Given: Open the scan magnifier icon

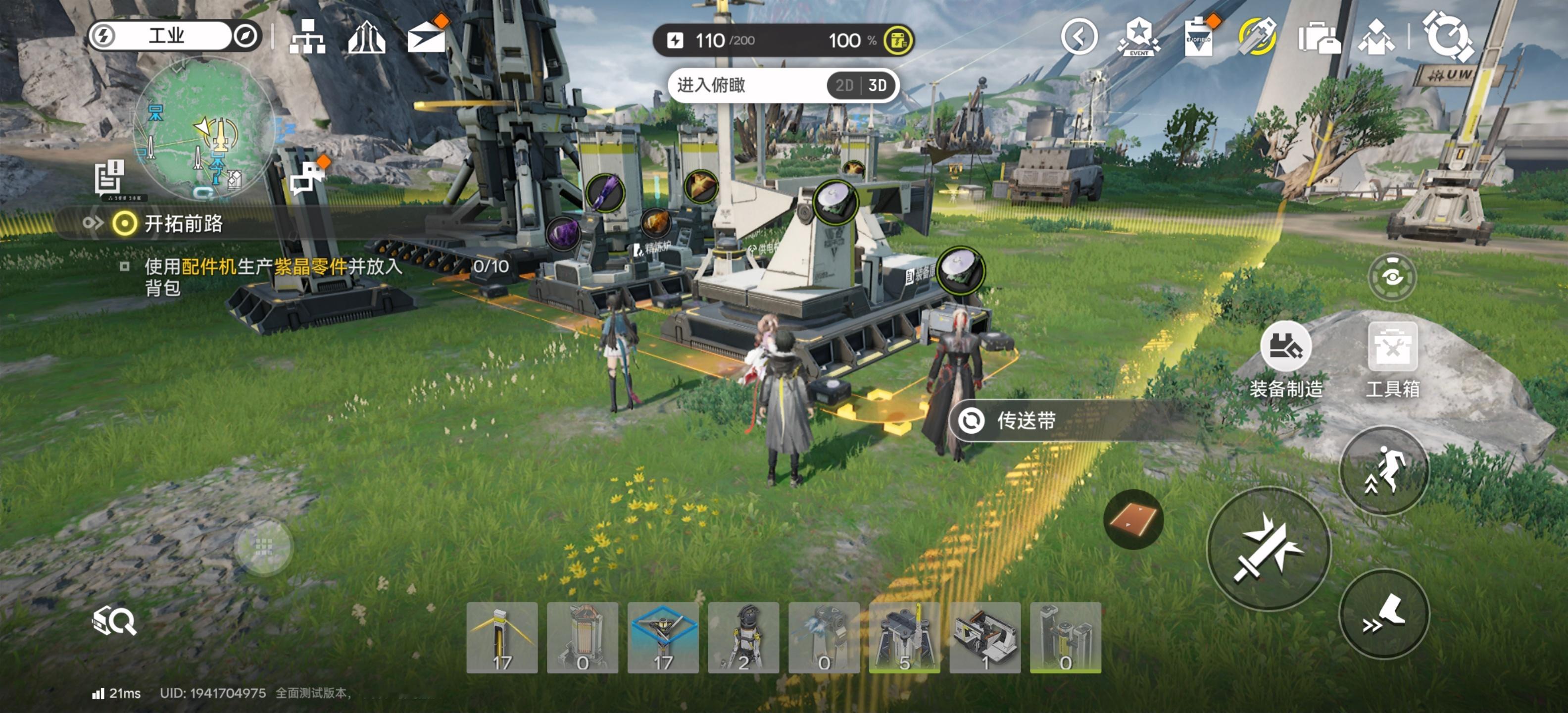Looking at the screenshot, I should [x=114, y=620].
